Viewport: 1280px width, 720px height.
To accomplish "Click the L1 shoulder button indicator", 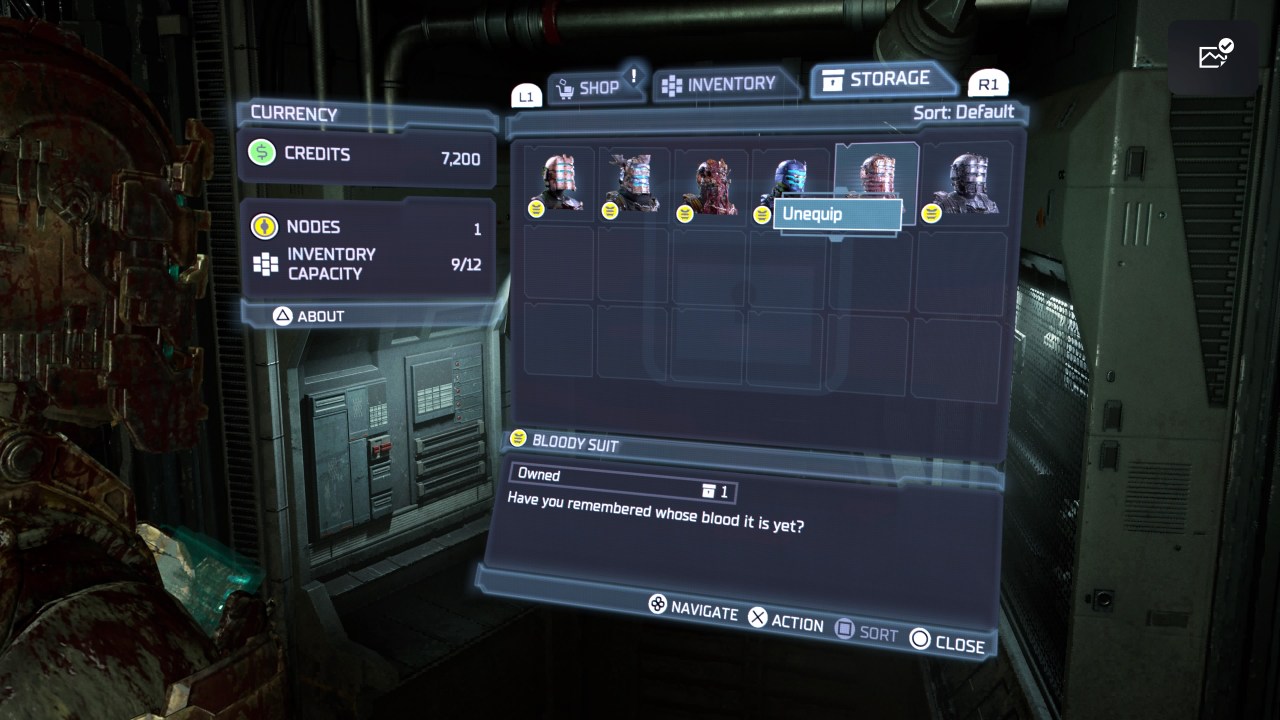I will tap(525, 95).
